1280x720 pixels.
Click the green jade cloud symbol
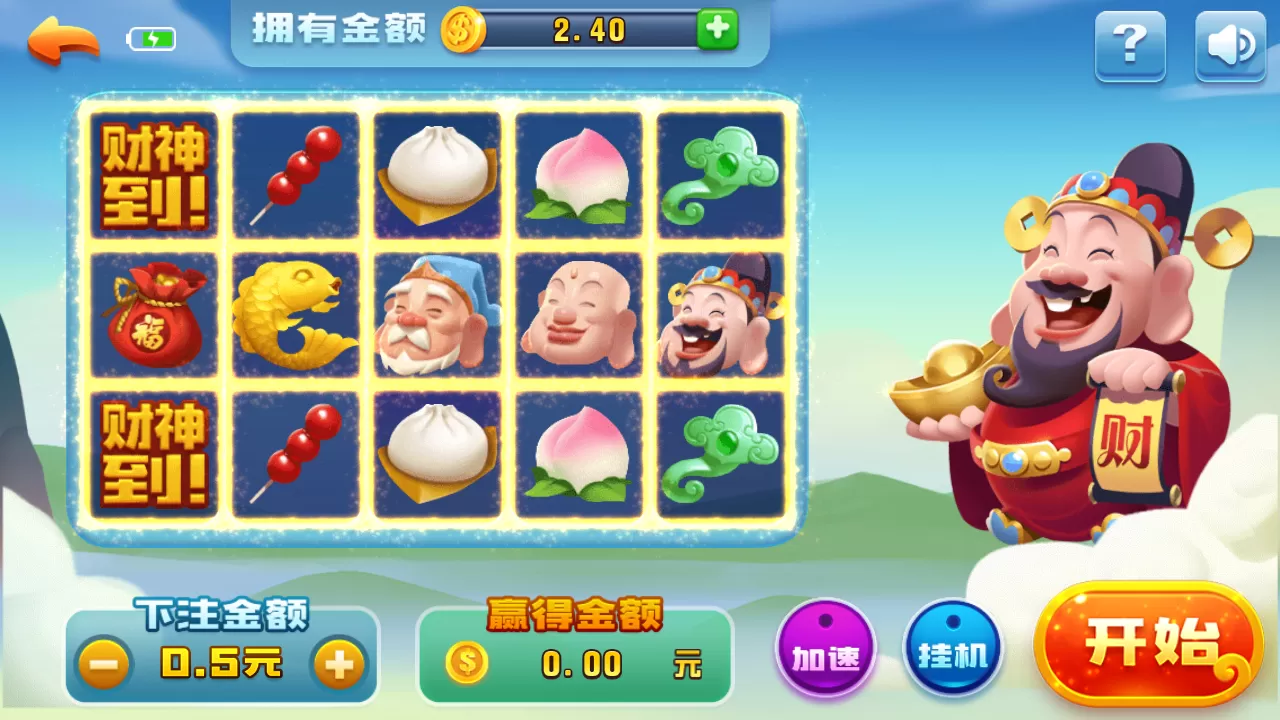tap(720, 177)
